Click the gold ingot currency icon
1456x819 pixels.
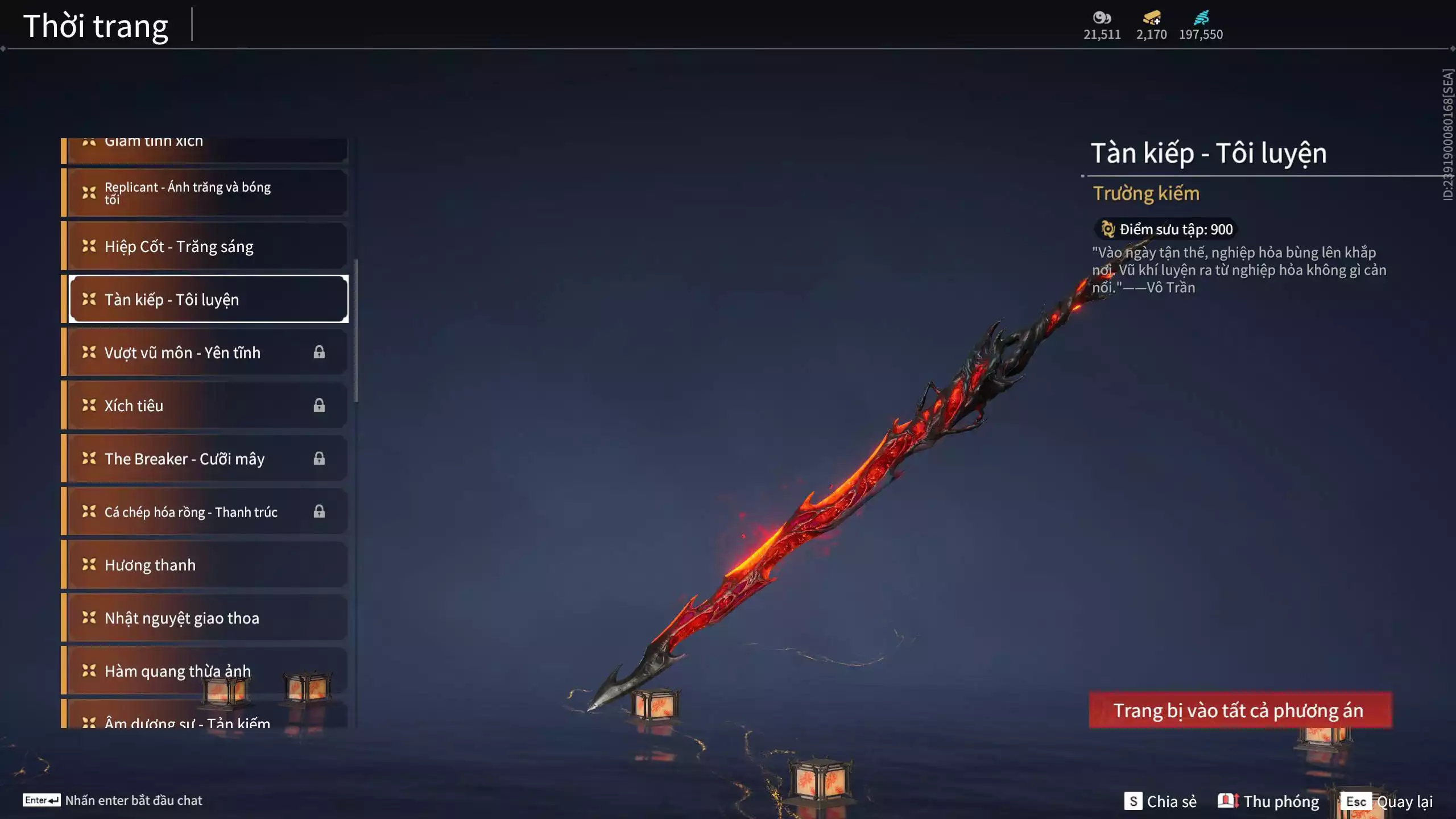tap(1152, 18)
